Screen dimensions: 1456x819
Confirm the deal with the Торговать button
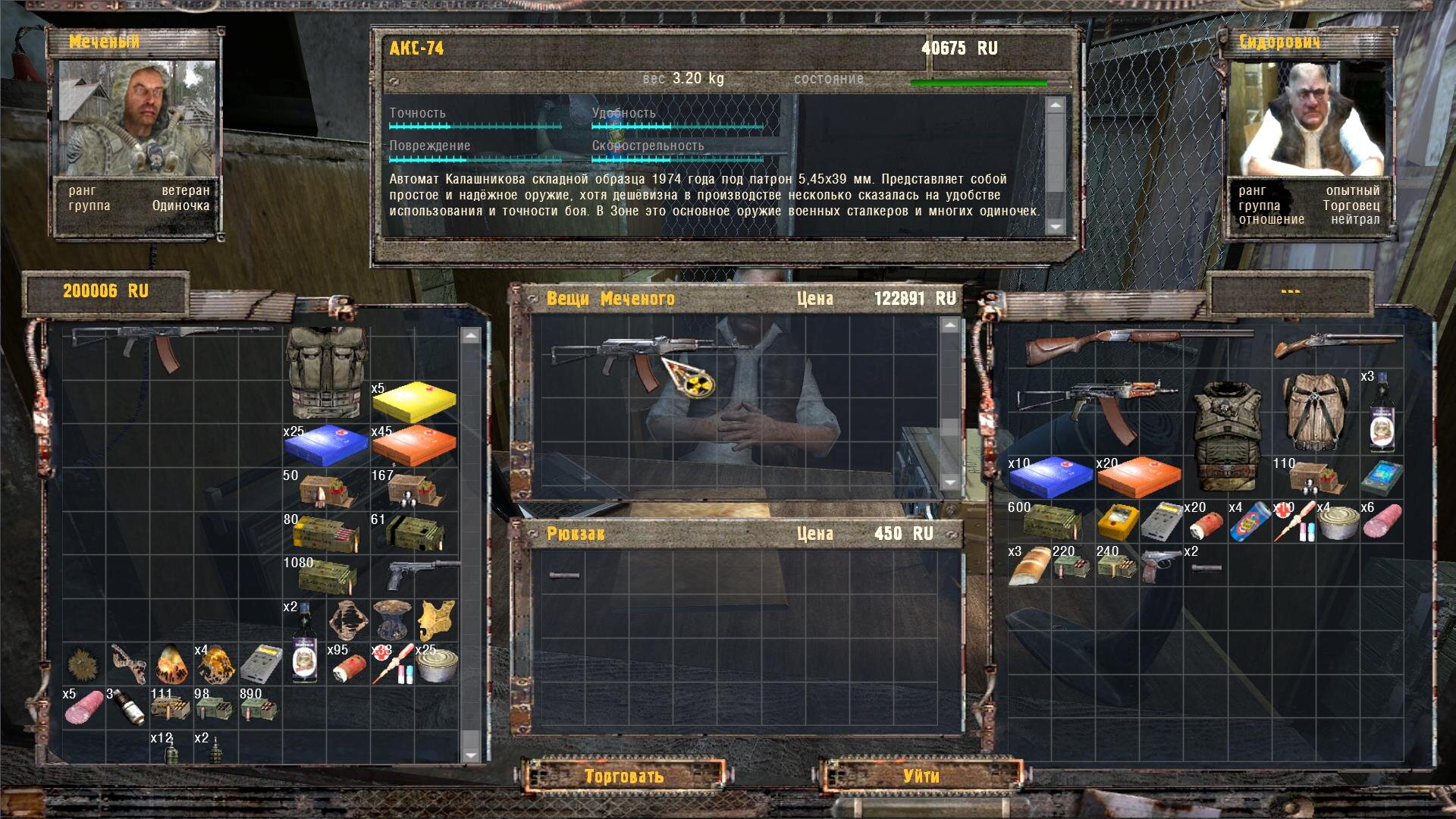click(624, 776)
